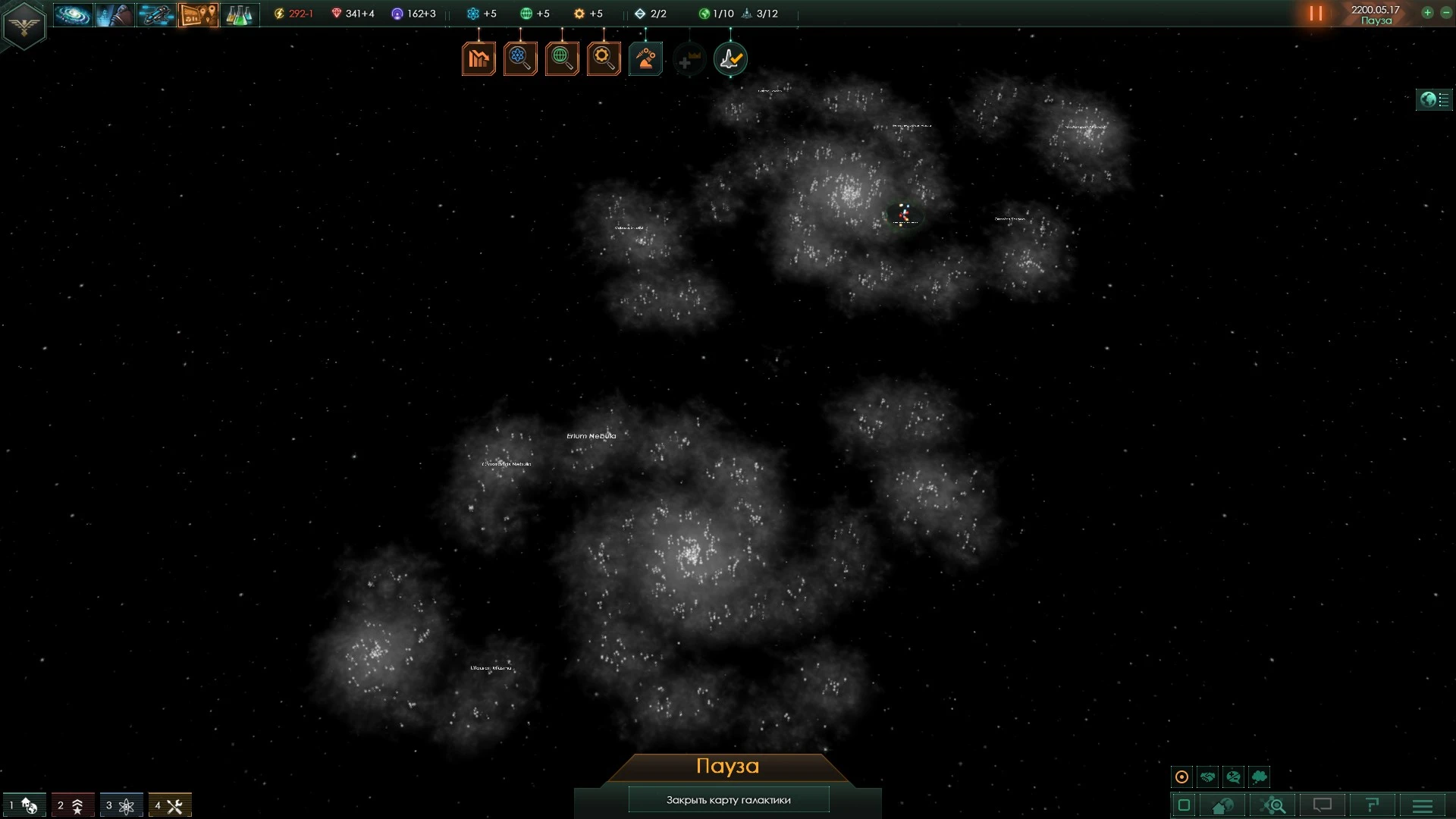Open the game menu hamburger button
The image size is (1456, 819).
(x=1422, y=805)
